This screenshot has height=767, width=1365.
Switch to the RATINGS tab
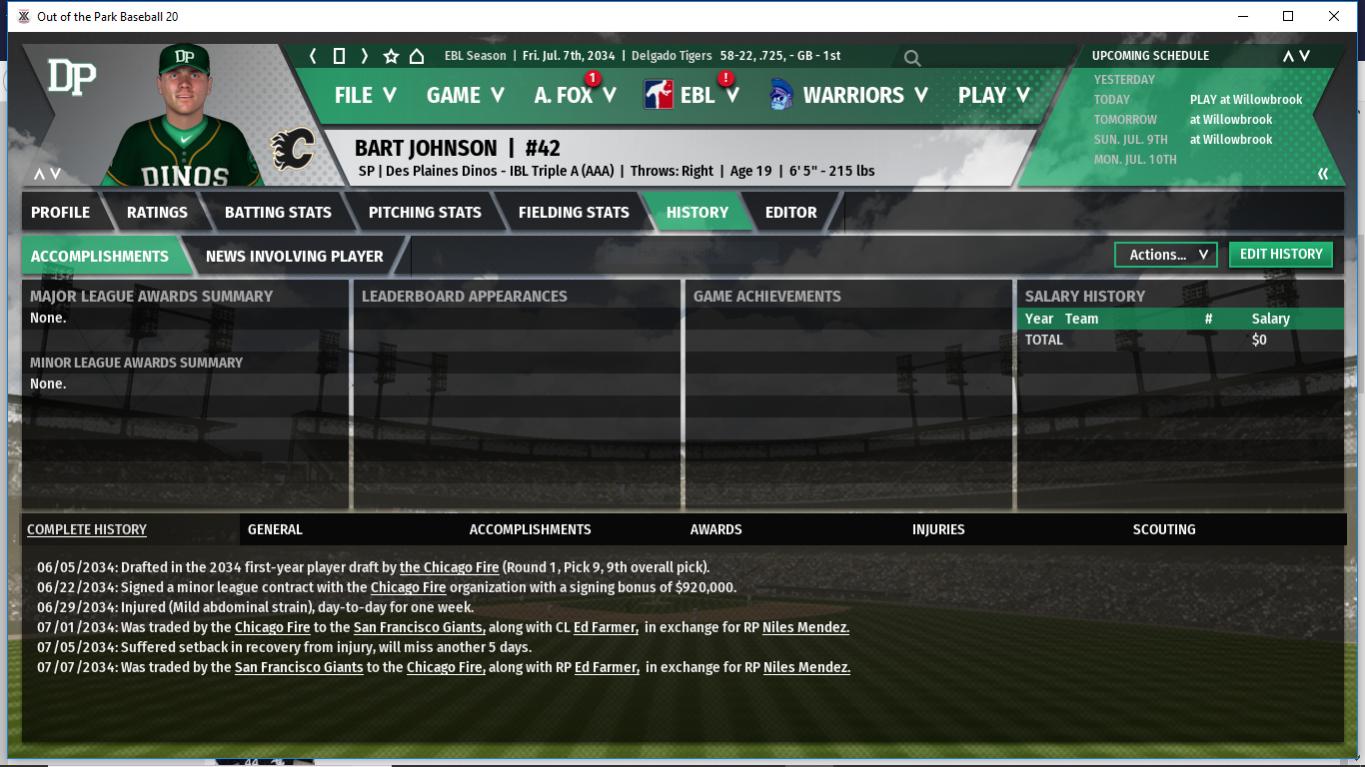pyautogui.click(x=157, y=212)
